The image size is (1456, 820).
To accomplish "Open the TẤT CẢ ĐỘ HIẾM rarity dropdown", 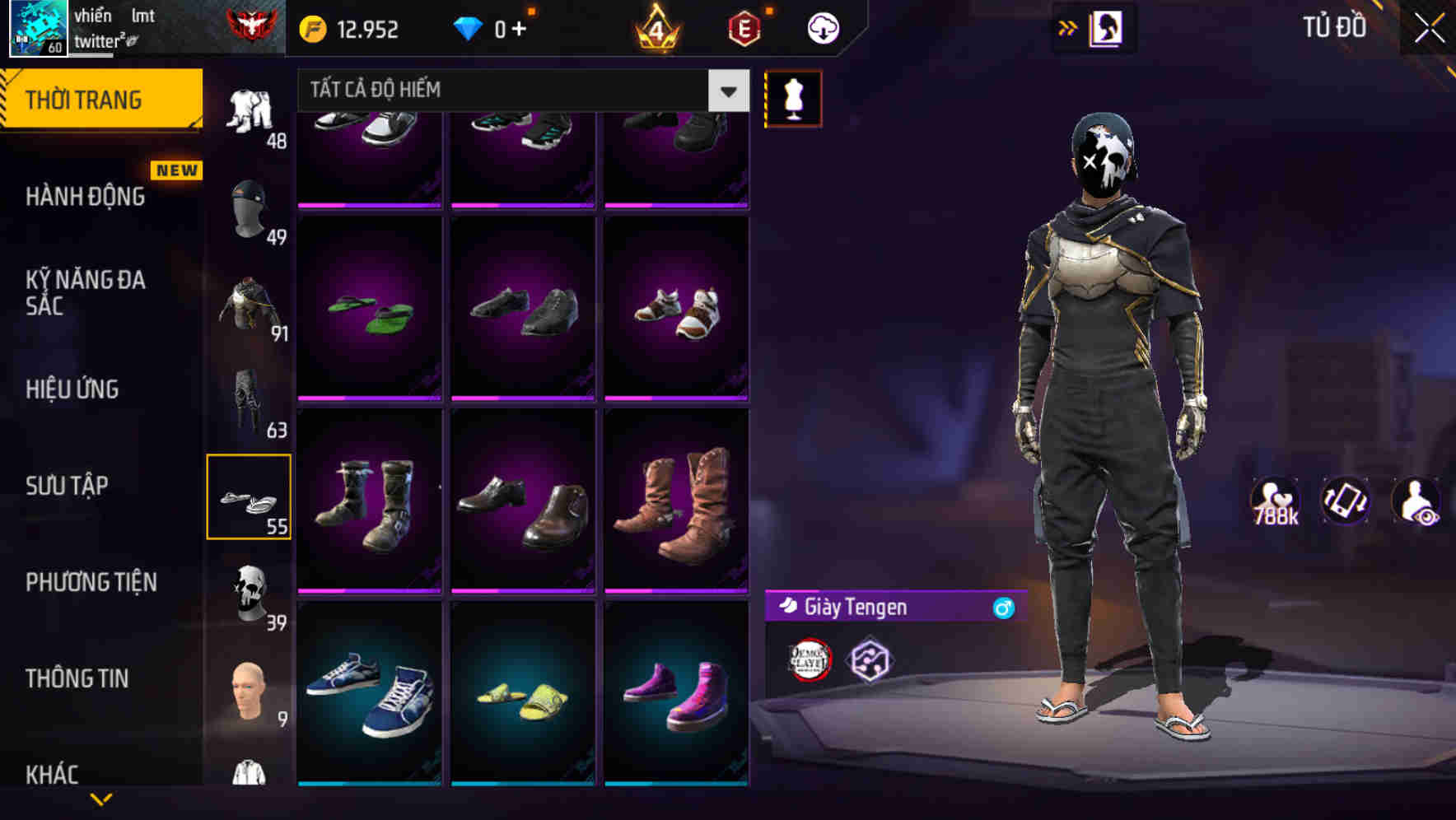I will pyautogui.click(x=511, y=90).
